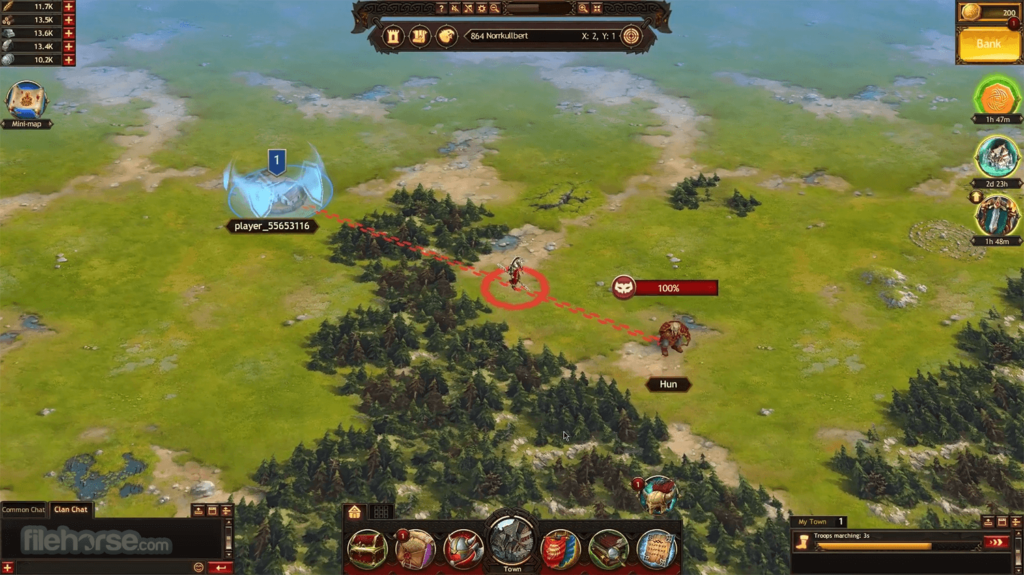
Task: Open the blue scroll menu
Action: [656, 549]
